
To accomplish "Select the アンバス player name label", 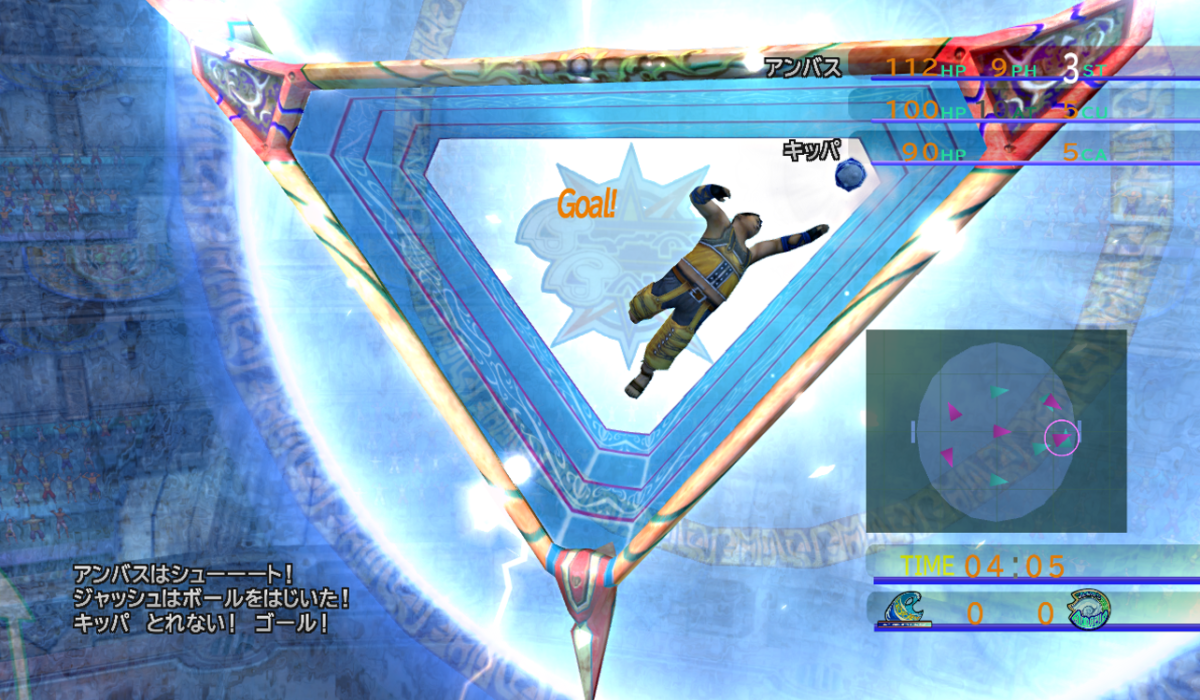I will point(803,69).
